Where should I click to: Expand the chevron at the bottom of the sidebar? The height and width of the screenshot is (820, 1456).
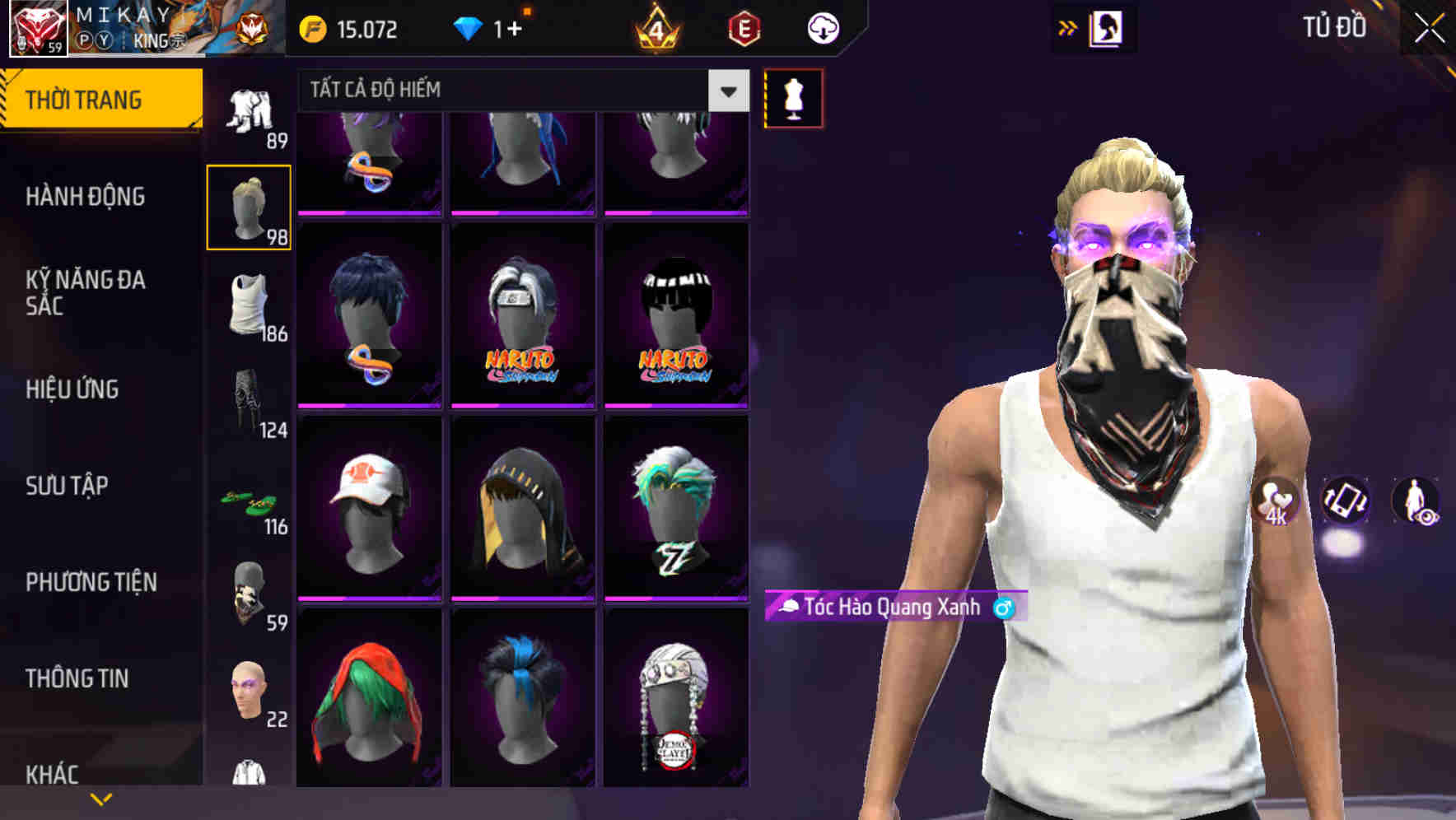(100, 799)
